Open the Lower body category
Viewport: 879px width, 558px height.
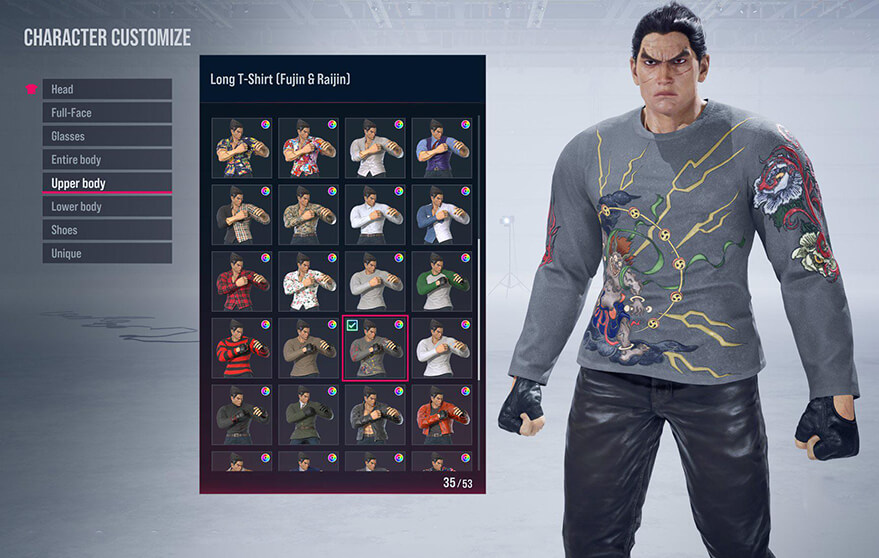(x=107, y=206)
